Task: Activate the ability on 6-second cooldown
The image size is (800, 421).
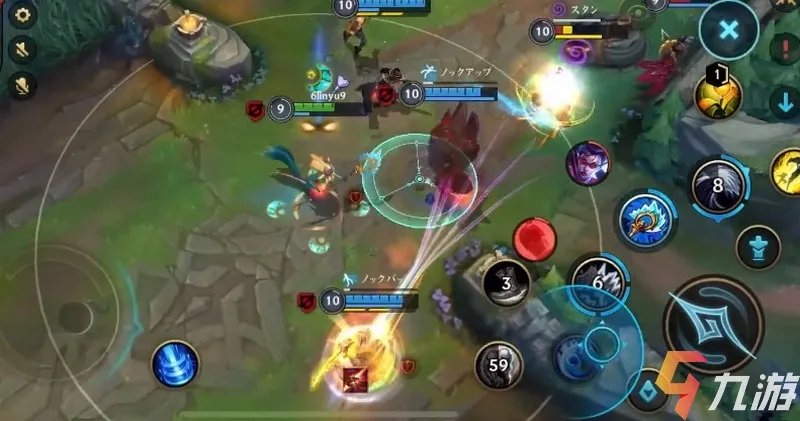Action: pos(599,284)
